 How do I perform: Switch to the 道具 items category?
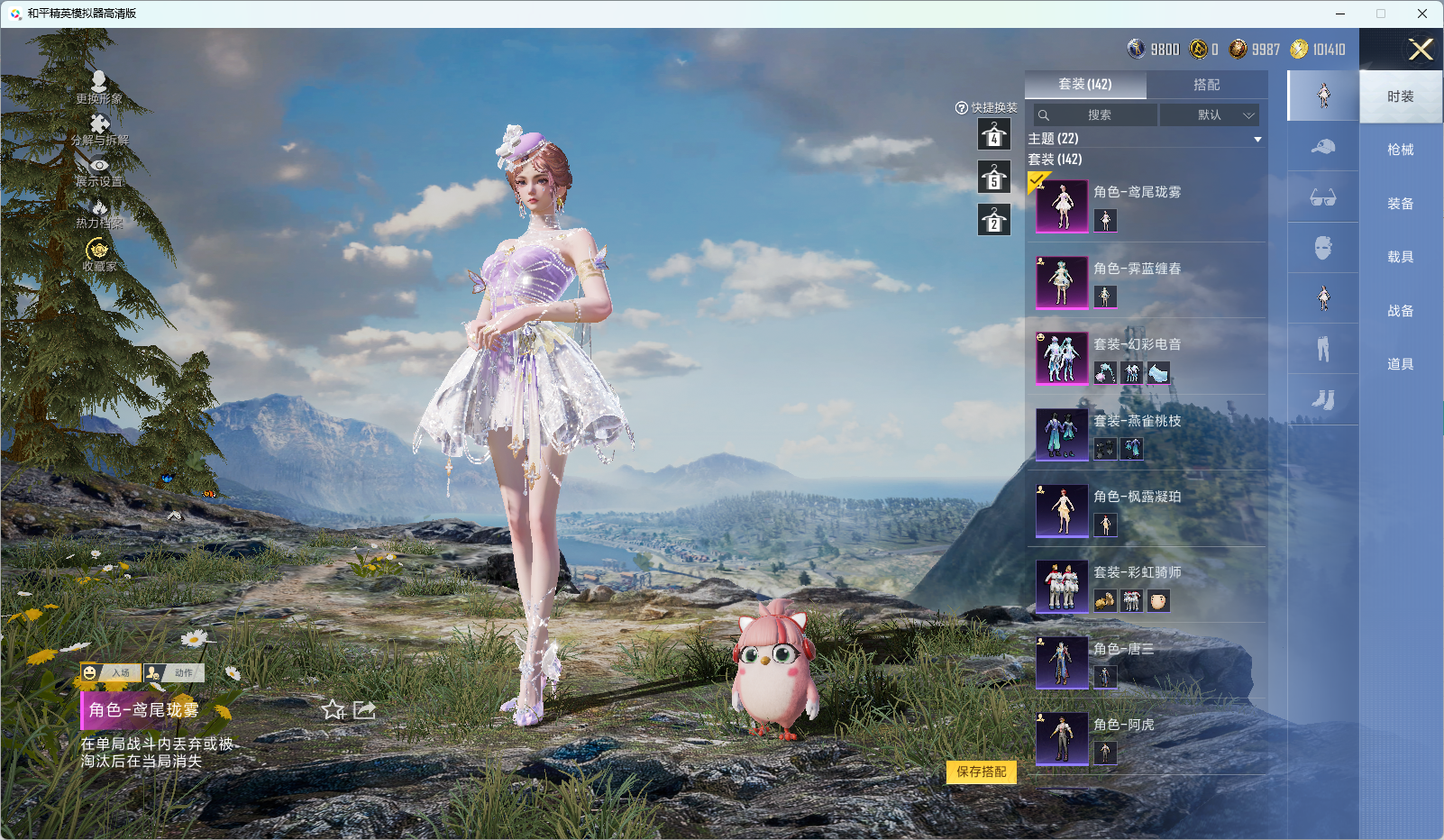1400,364
